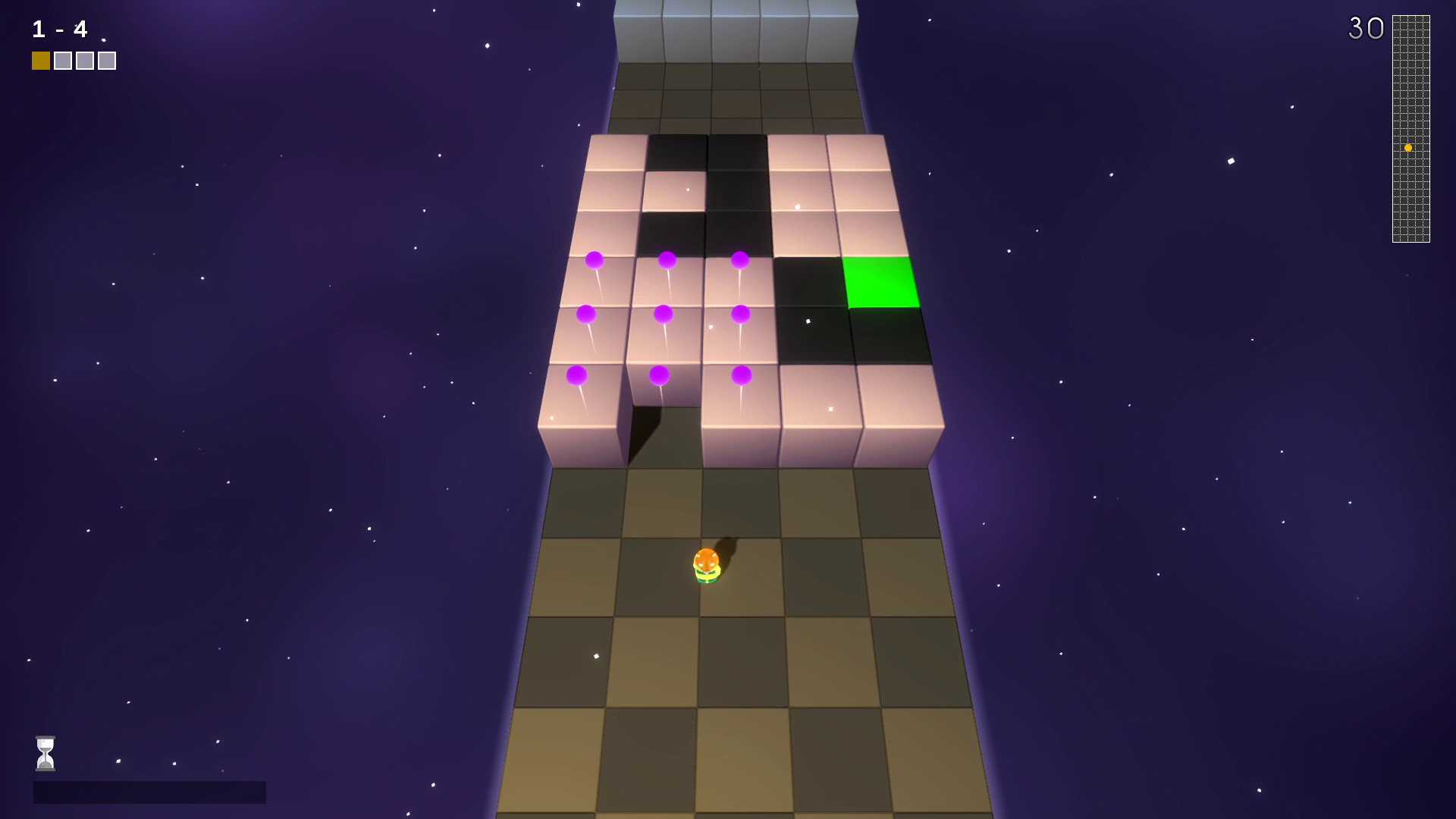The width and height of the screenshot is (1456, 819).
Task: Expand the black tile beside the green goal
Action: 808,281
